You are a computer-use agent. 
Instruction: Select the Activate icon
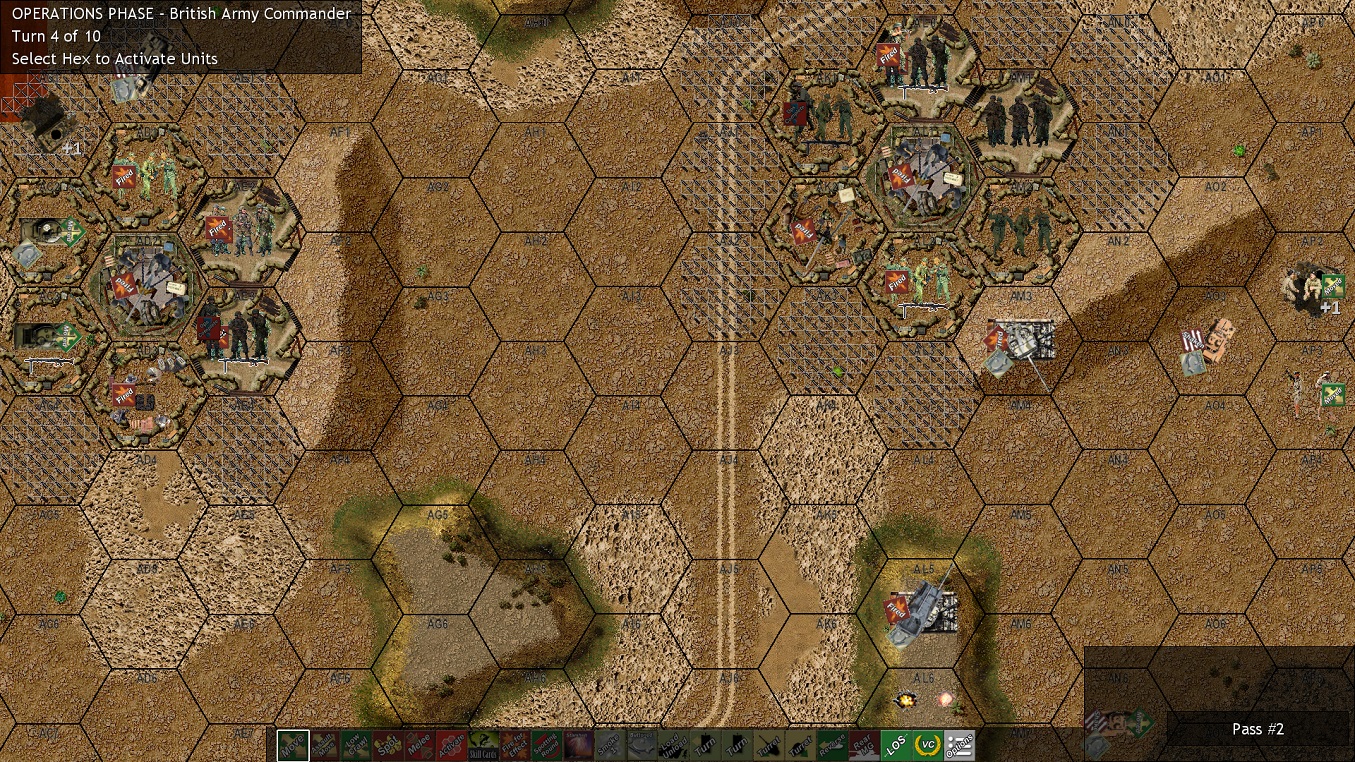click(452, 745)
